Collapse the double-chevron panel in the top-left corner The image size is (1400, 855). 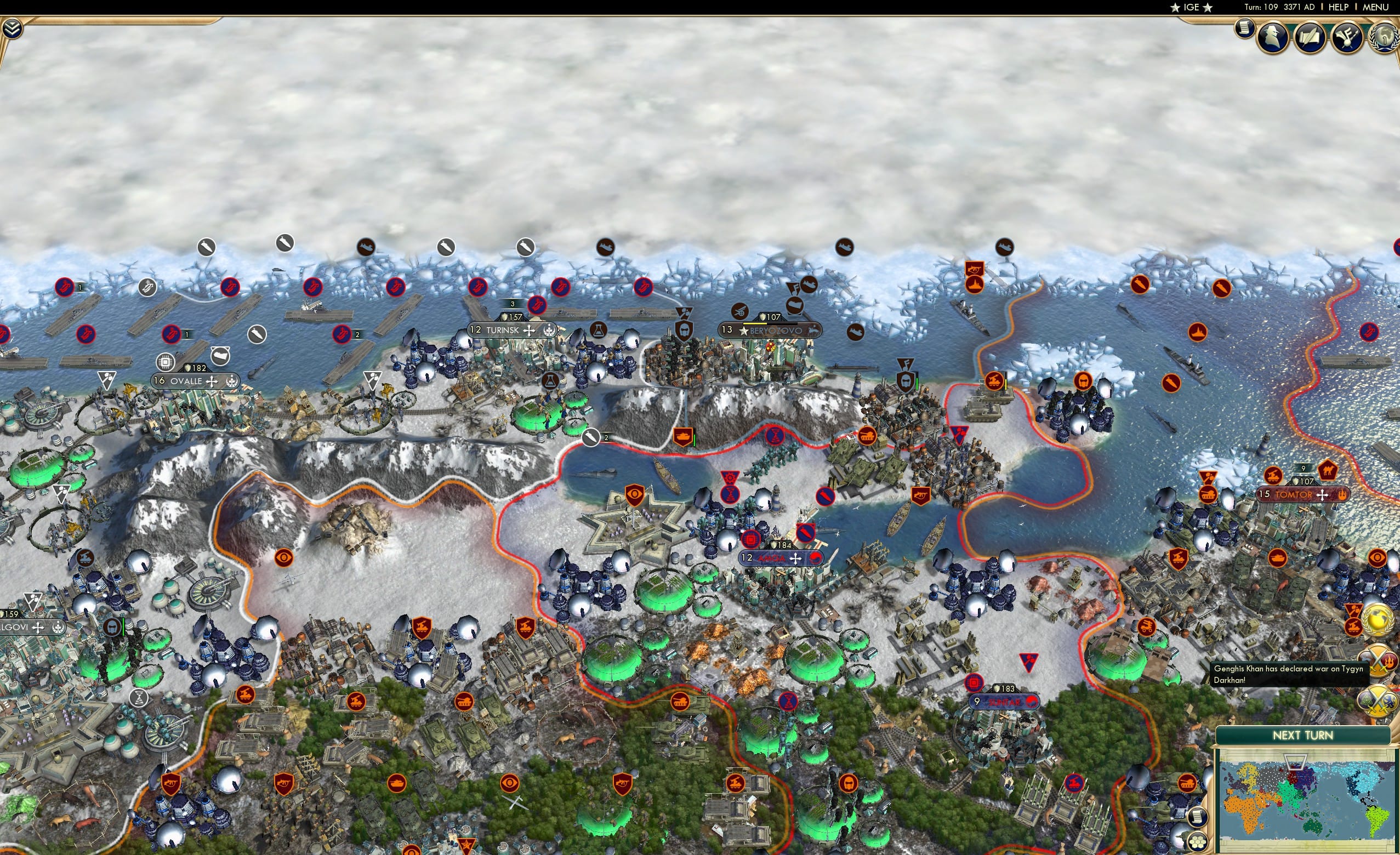(x=13, y=29)
